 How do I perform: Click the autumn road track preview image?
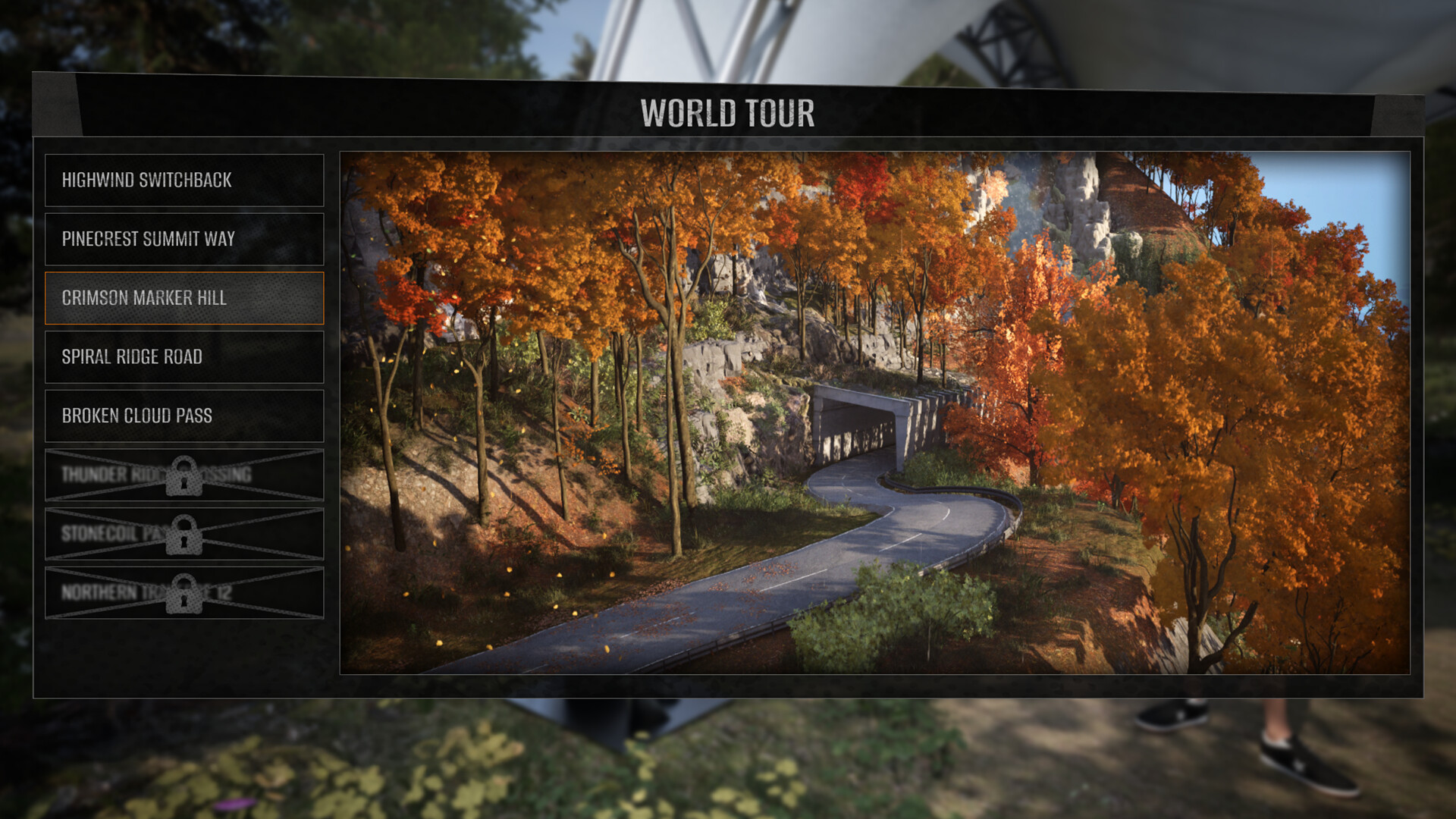click(874, 413)
